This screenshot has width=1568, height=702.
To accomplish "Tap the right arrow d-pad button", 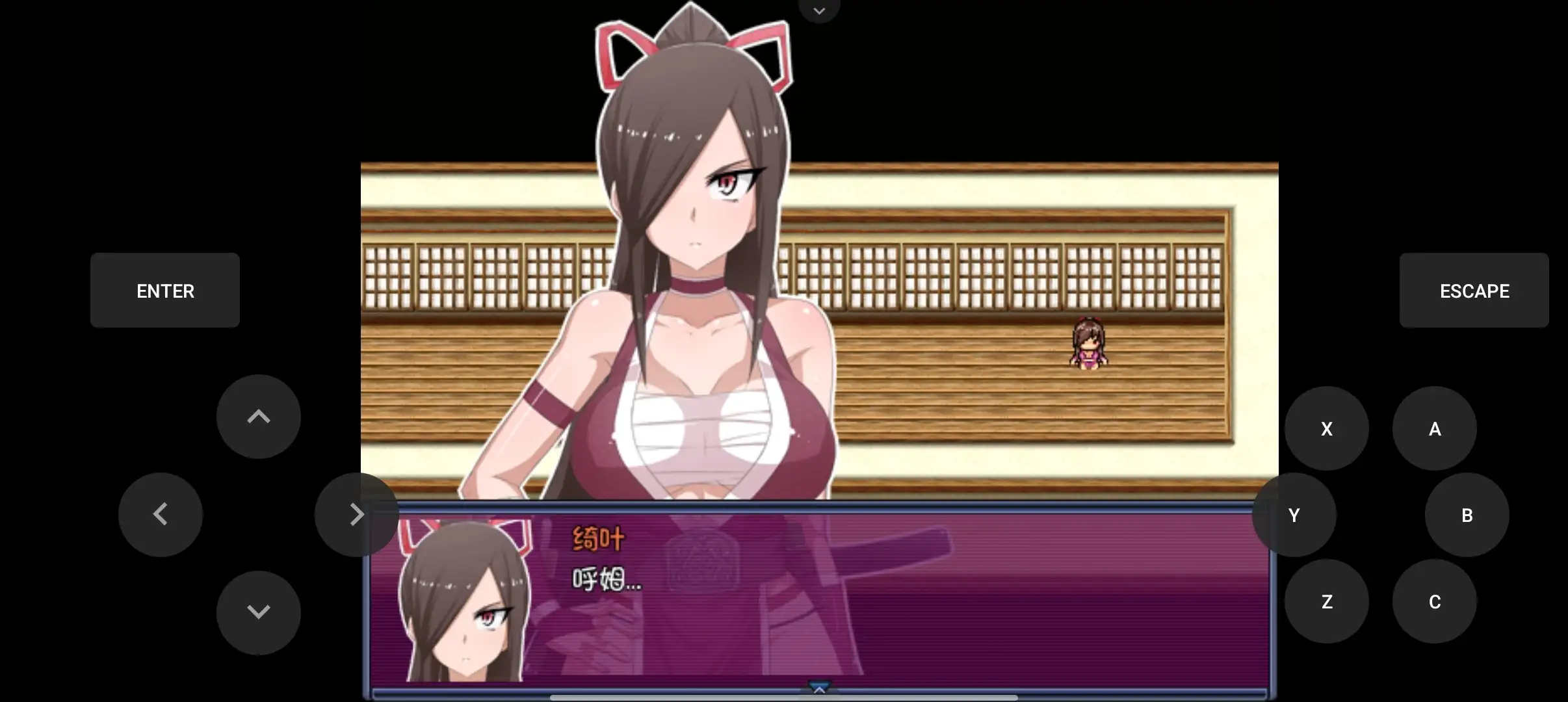I will [356, 514].
